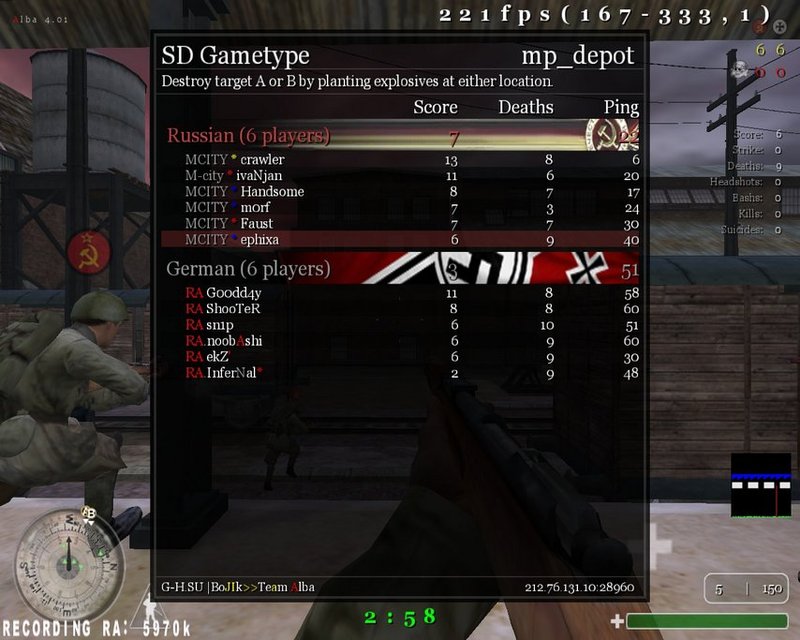Screen dimensions: 800x640
Task: Click the Handsome player row
Action: (x=272, y=192)
